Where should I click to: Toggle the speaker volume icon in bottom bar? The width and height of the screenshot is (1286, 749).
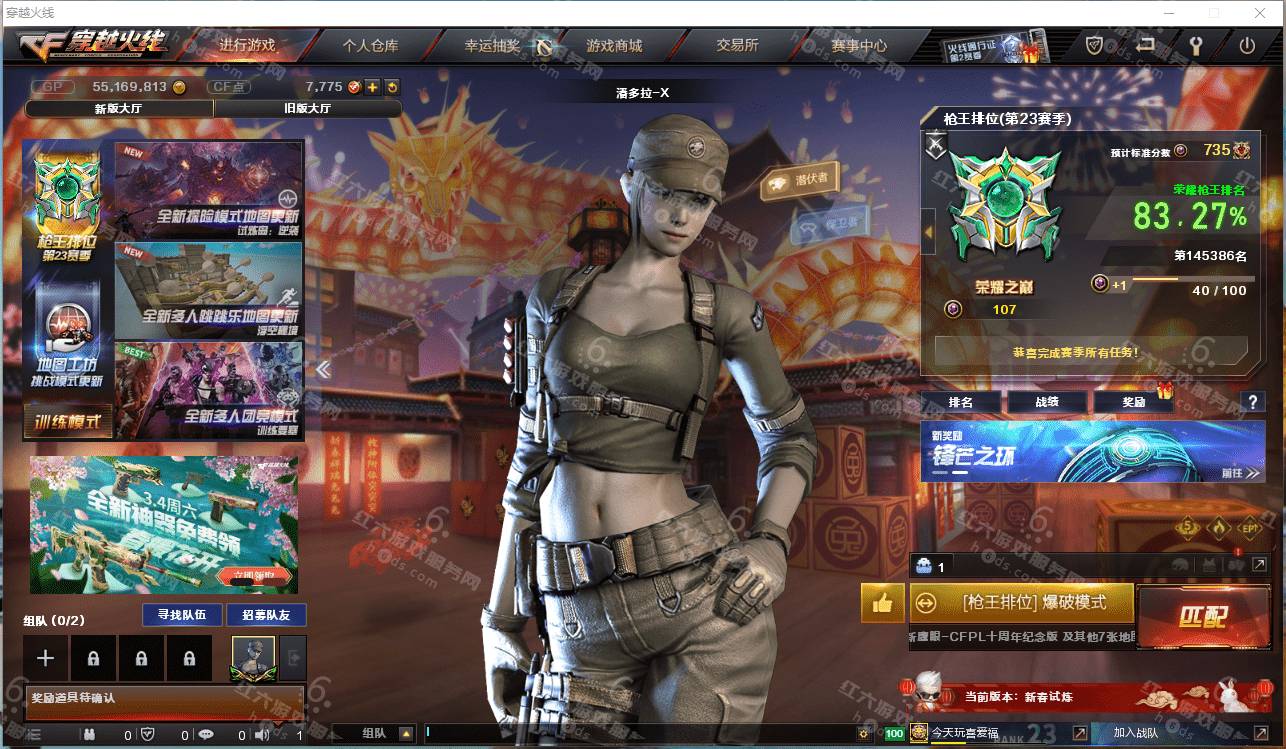263,737
